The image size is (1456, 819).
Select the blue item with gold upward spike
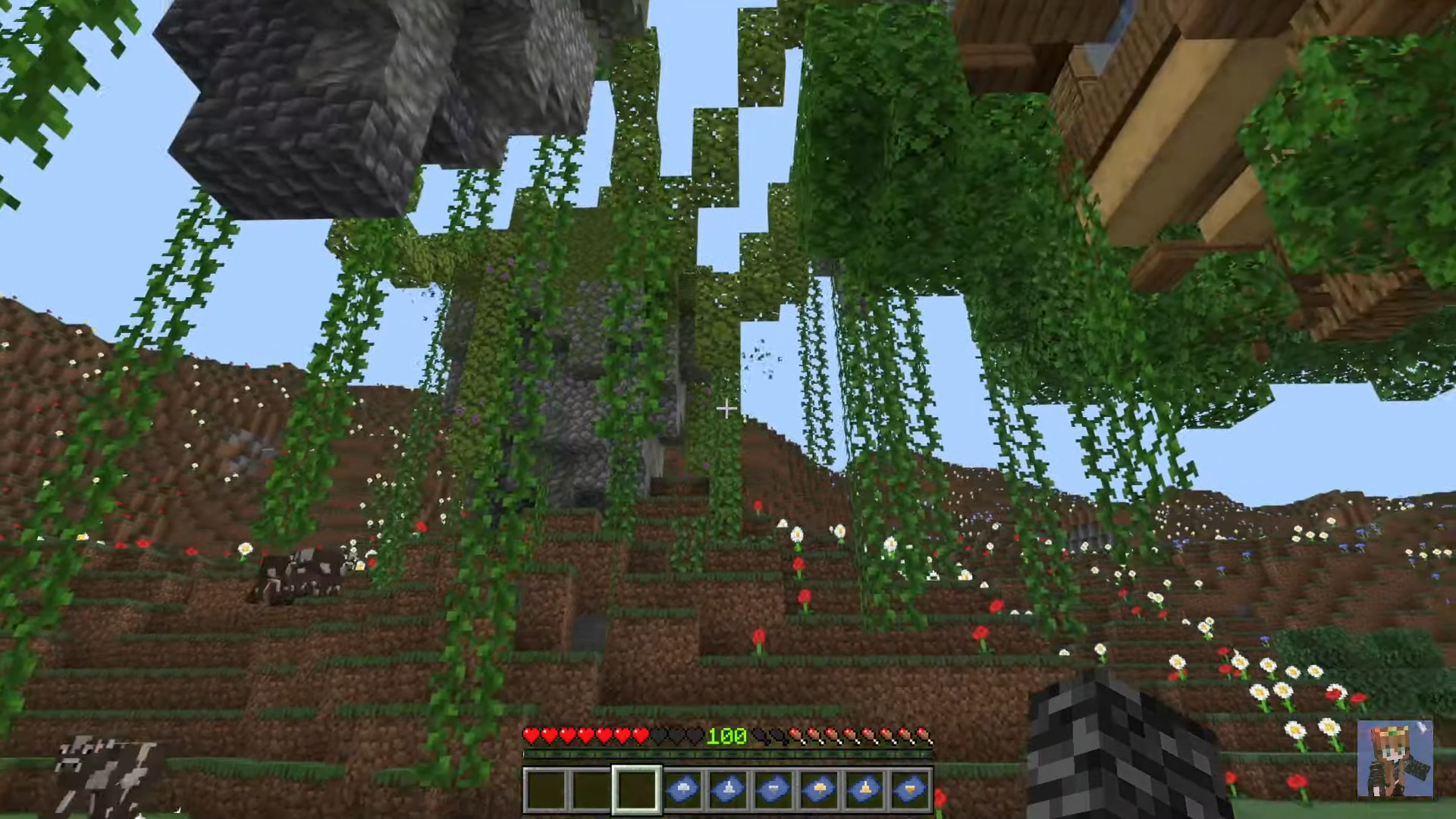click(864, 789)
